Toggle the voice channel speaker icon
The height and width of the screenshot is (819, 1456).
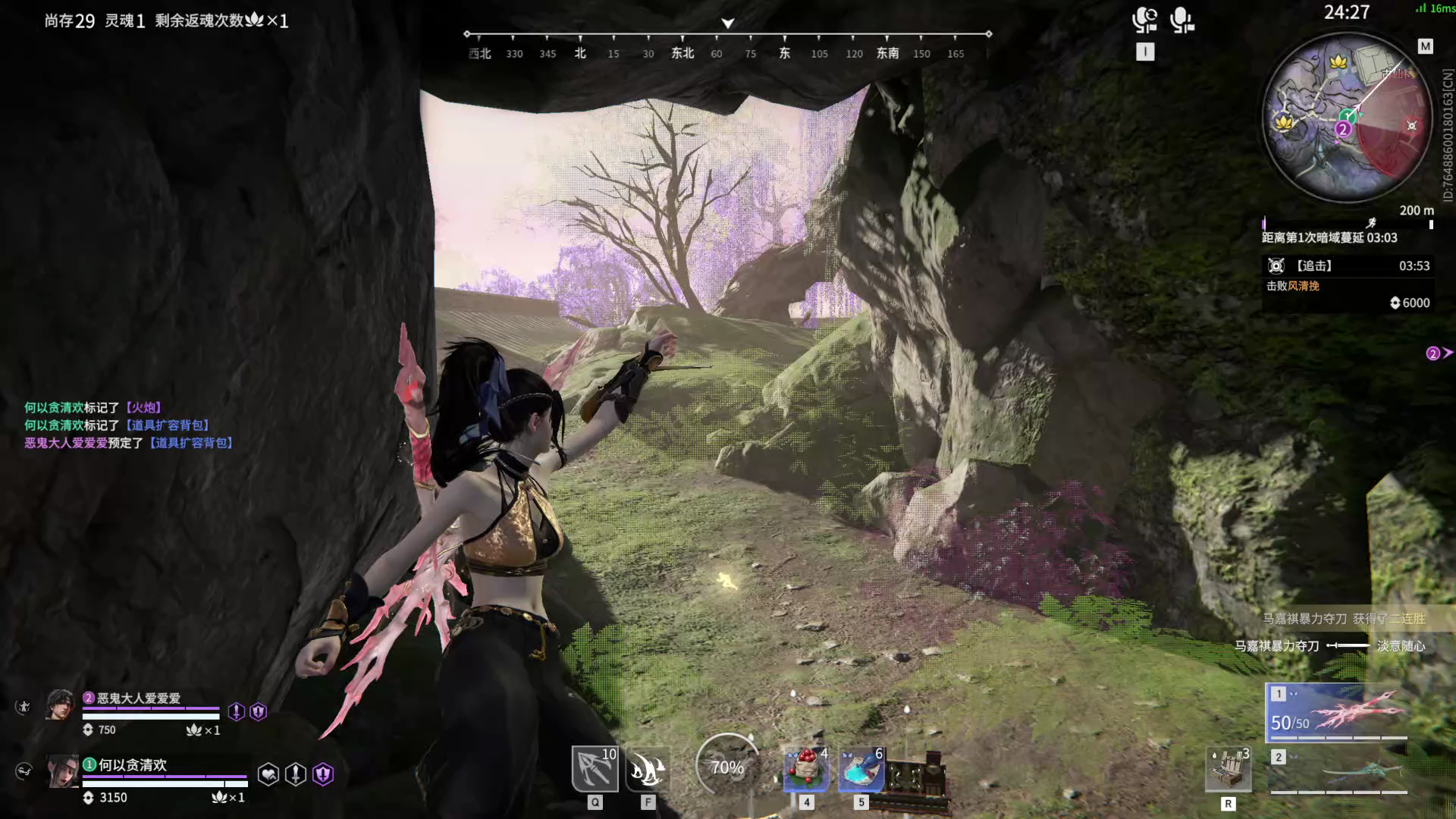click(1144, 20)
